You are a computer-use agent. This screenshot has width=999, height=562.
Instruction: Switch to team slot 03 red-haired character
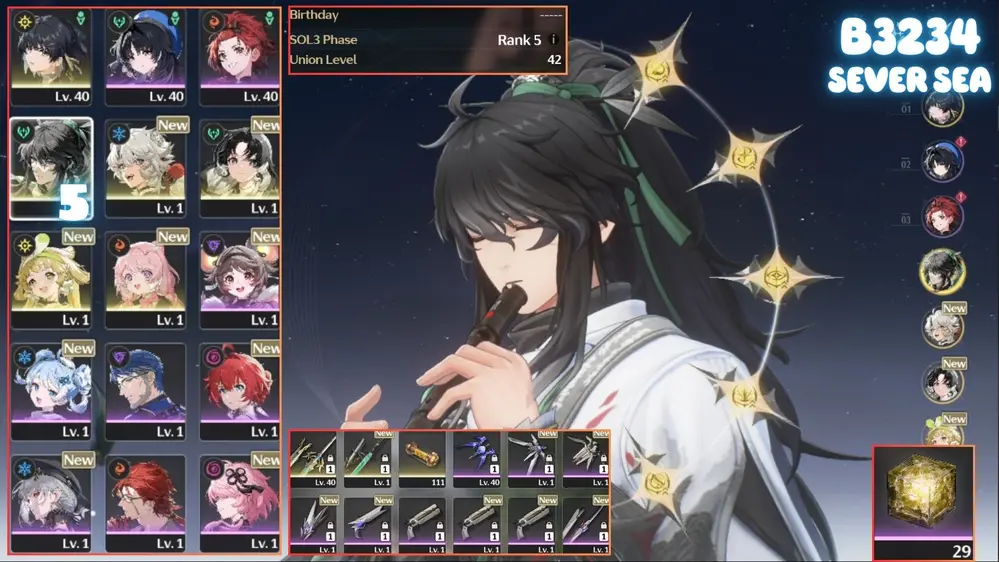[x=942, y=218]
